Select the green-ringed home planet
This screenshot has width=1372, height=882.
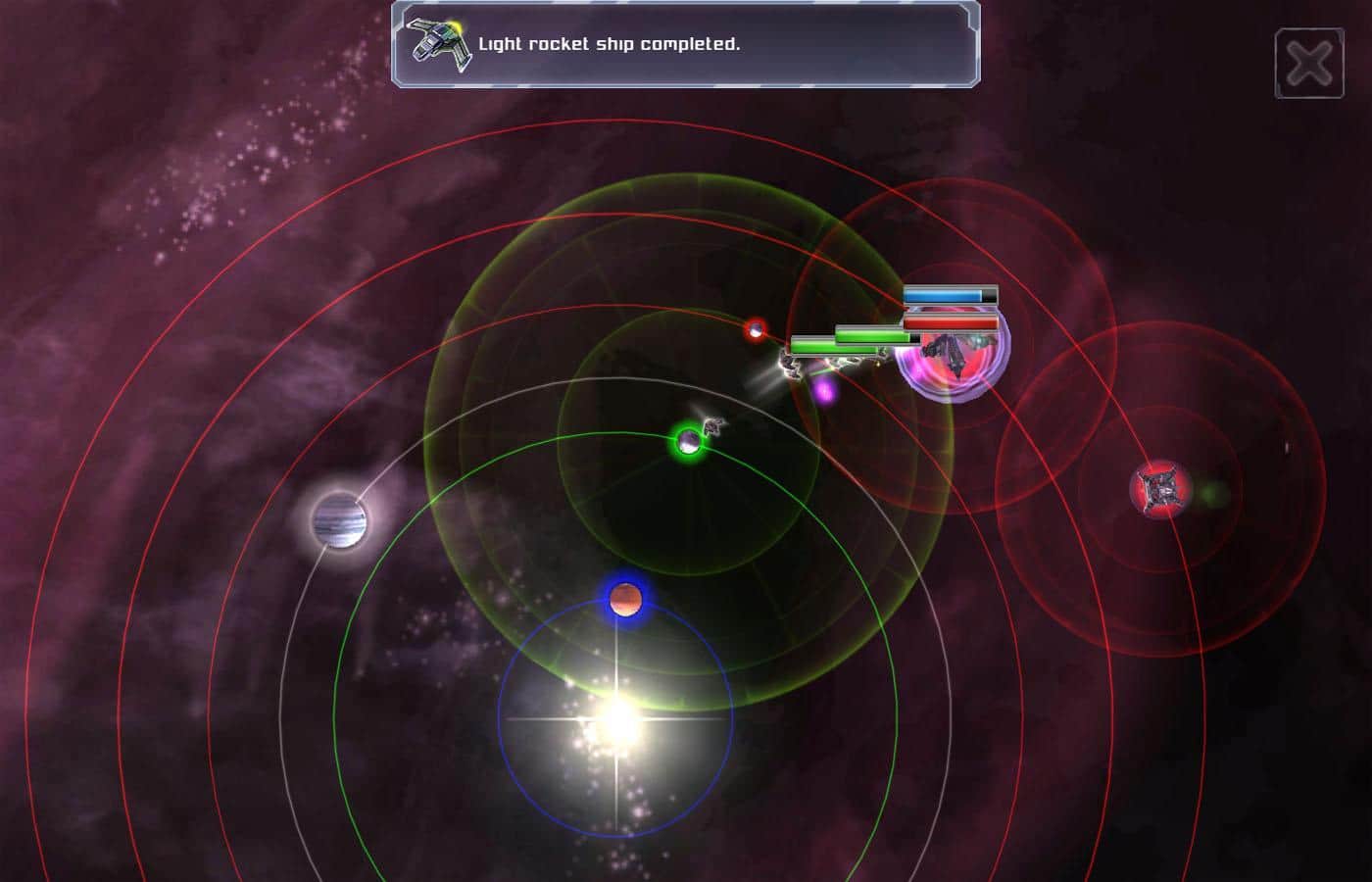pos(689,442)
